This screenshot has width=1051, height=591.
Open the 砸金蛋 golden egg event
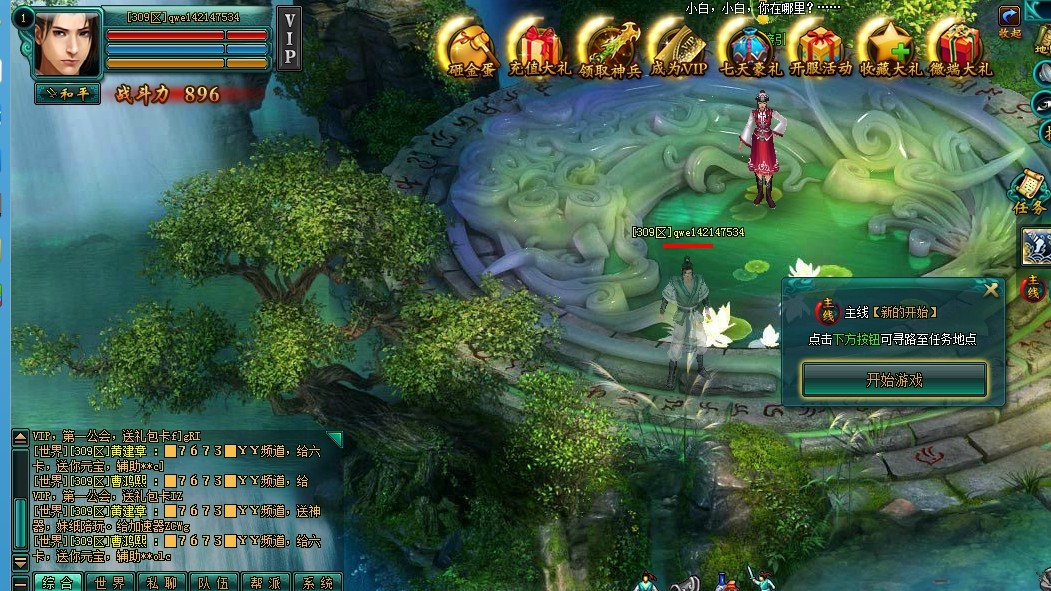tap(471, 46)
